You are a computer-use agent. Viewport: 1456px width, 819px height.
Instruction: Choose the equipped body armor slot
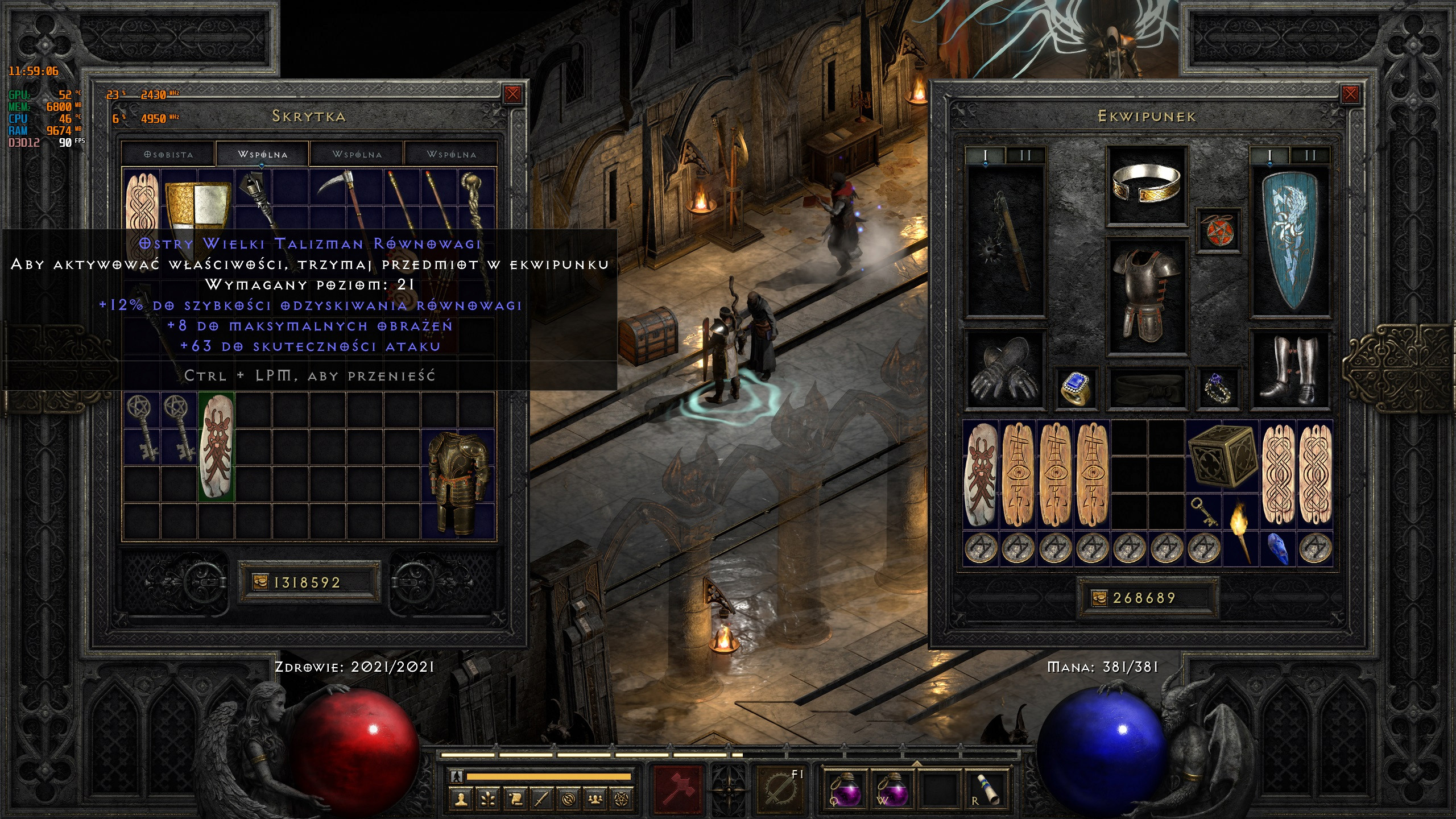coord(1146,296)
